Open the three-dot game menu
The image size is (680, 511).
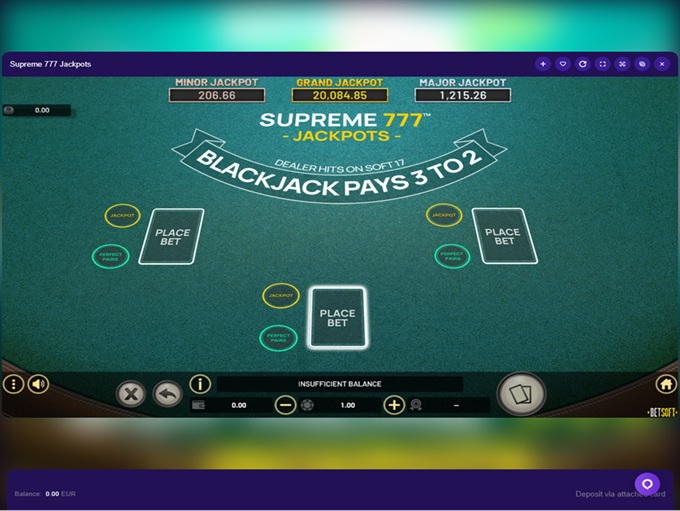coord(13,384)
